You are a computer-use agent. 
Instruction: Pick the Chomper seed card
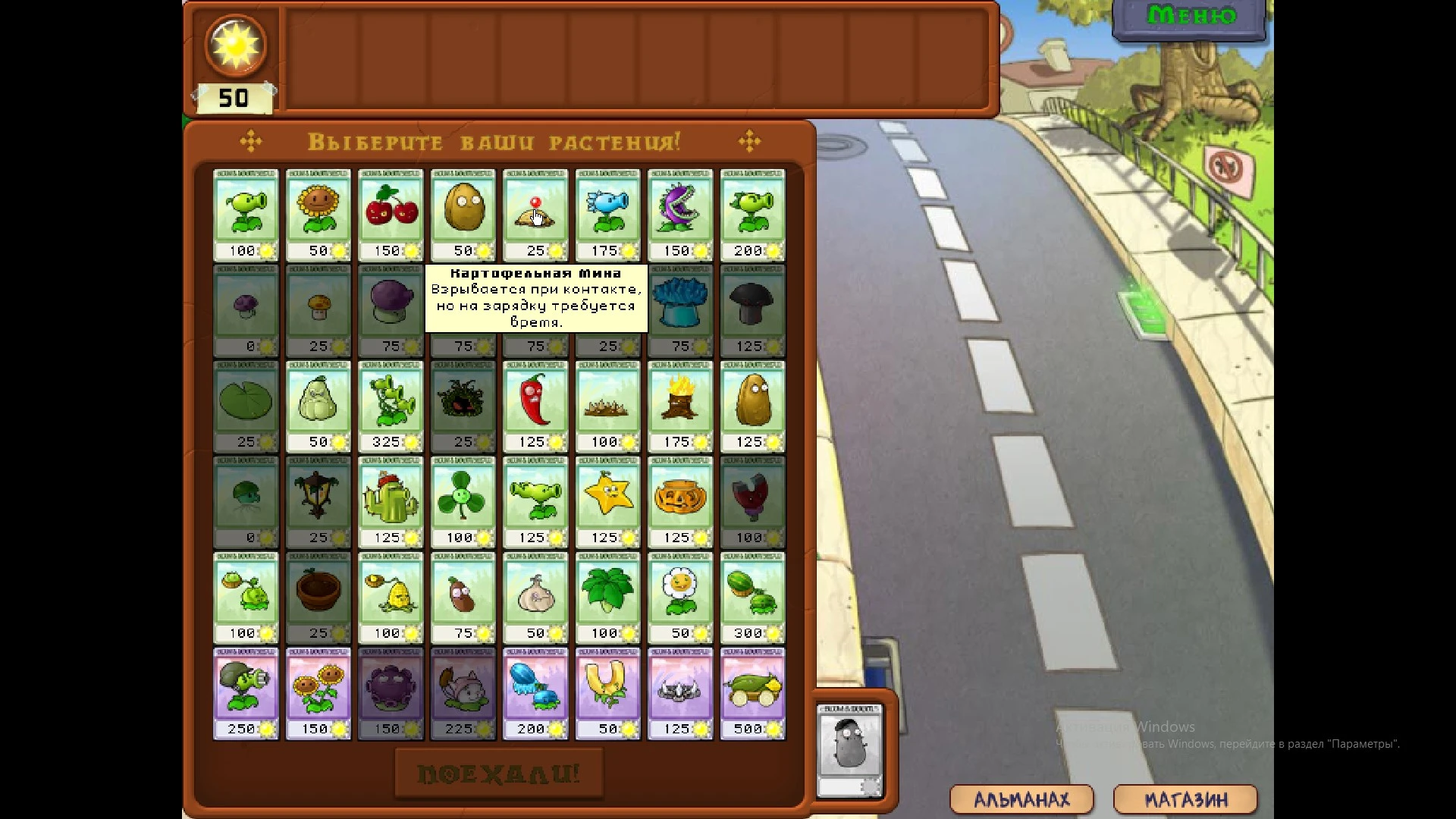[680, 211]
